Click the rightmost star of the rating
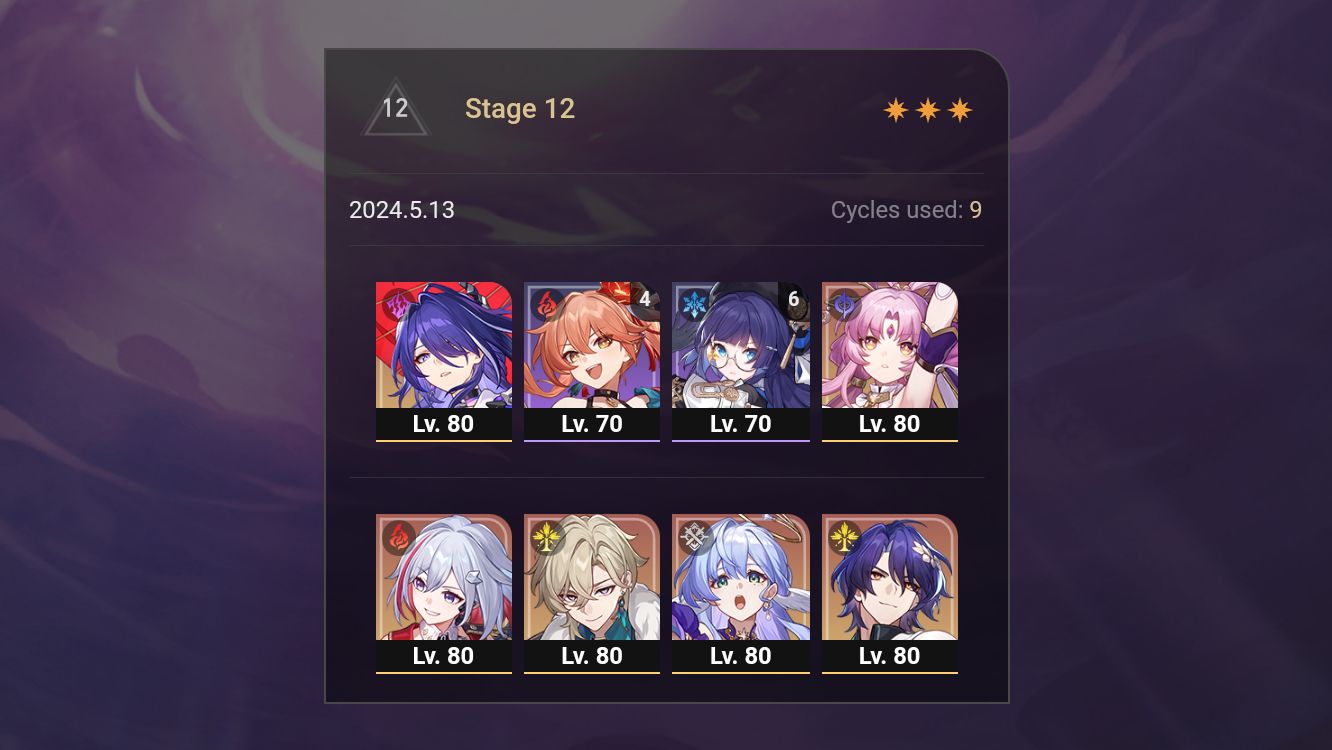This screenshot has width=1332, height=750. click(x=959, y=109)
